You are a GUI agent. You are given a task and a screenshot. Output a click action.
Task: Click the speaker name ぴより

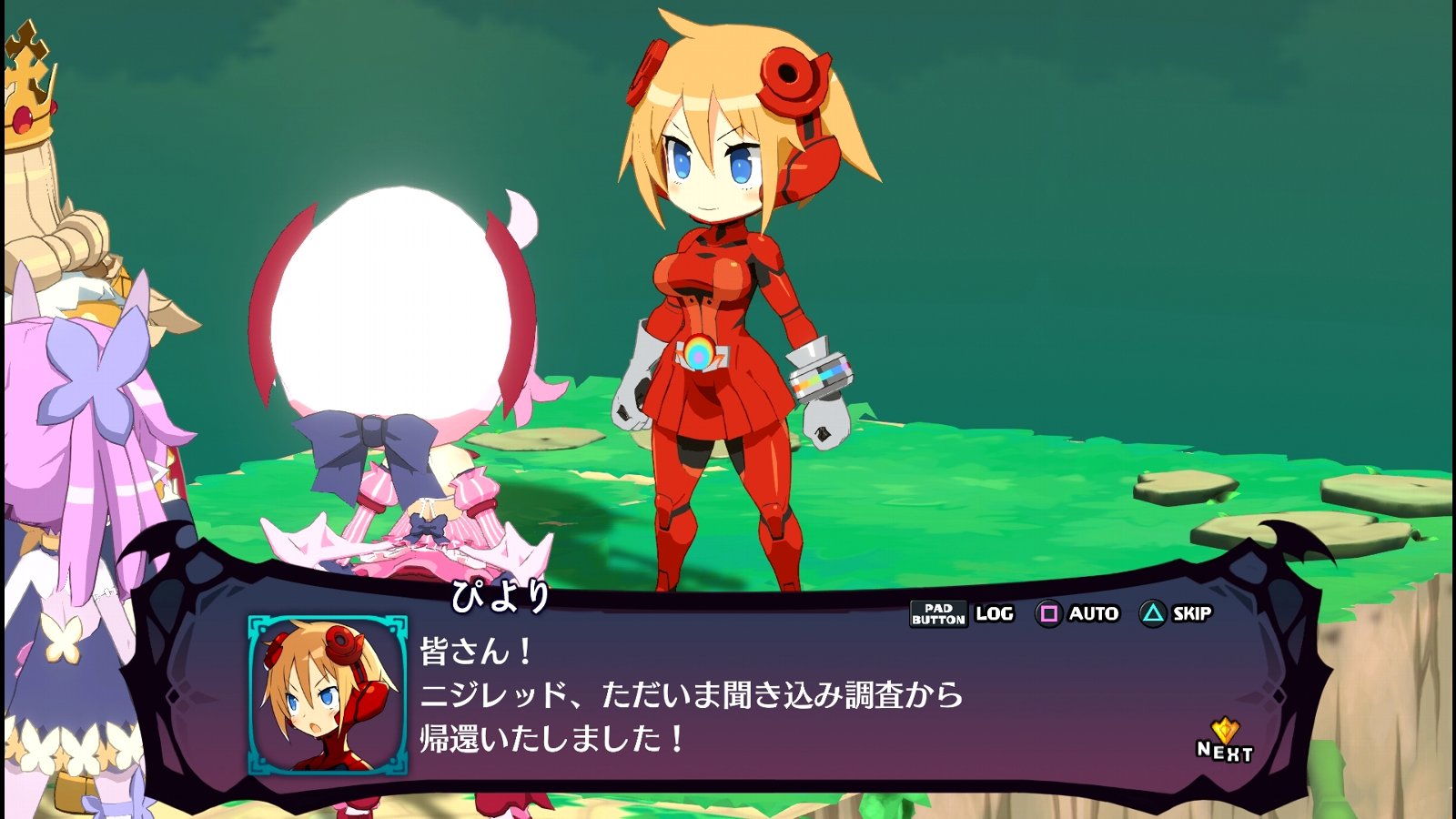(x=498, y=592)
